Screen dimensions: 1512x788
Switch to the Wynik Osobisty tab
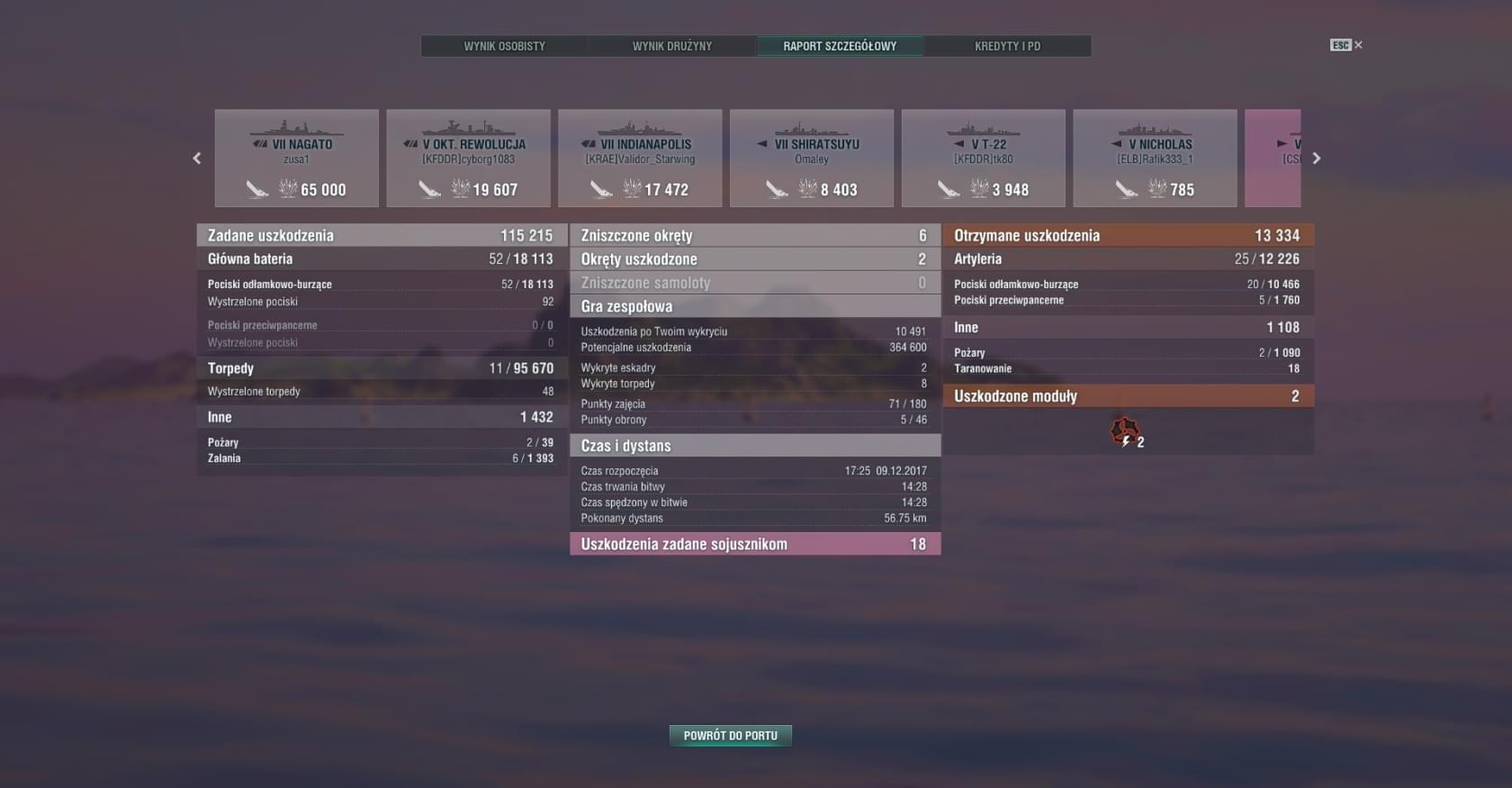click(x=504, y=46)
